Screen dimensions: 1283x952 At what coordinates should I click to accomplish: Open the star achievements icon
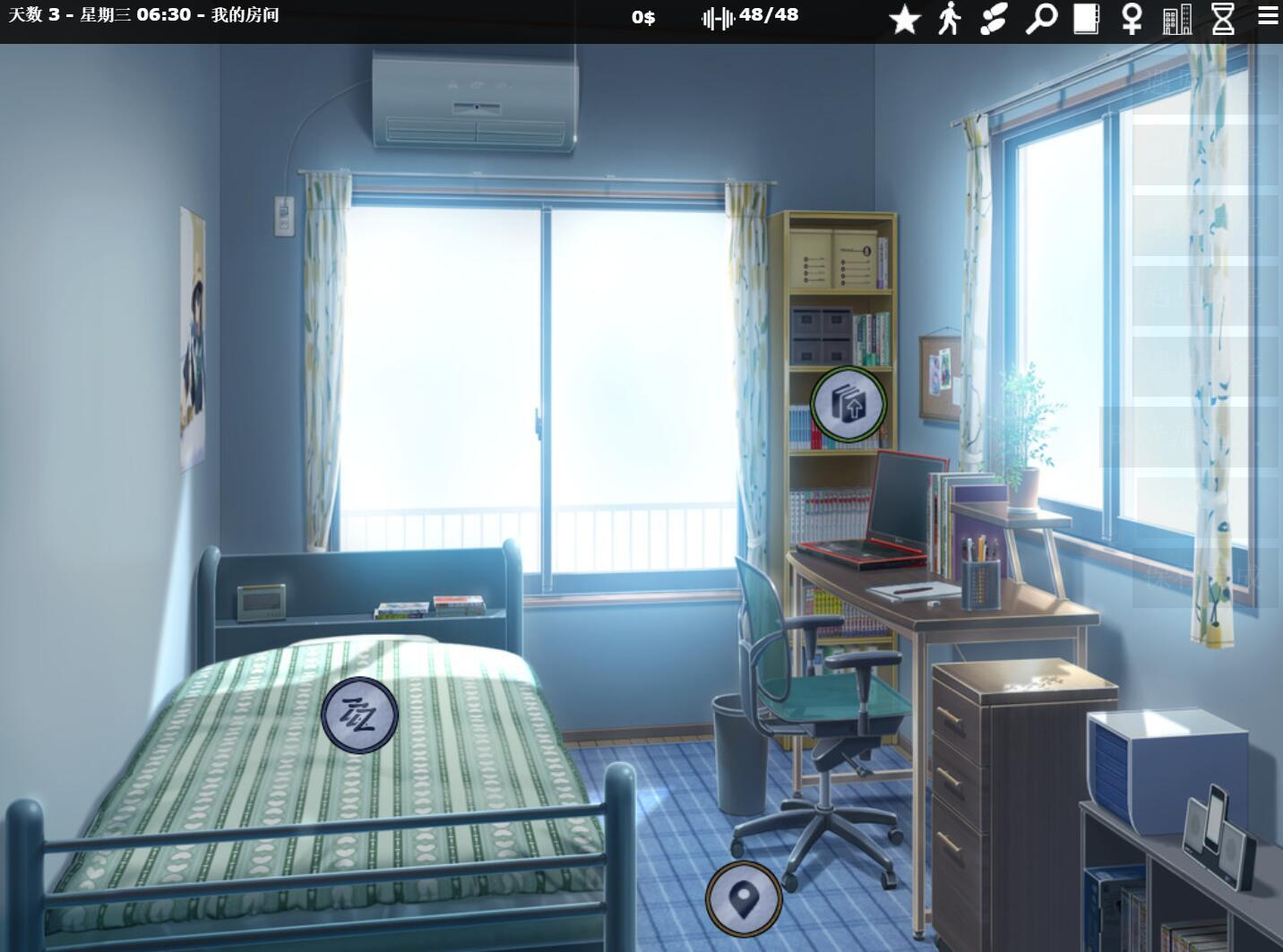pyautogui.click(x=905, y=18)
